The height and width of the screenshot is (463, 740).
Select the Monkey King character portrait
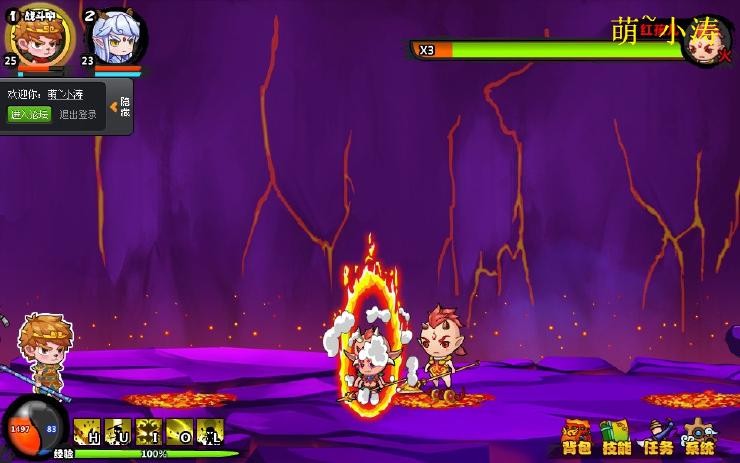[x=41, y=37]
